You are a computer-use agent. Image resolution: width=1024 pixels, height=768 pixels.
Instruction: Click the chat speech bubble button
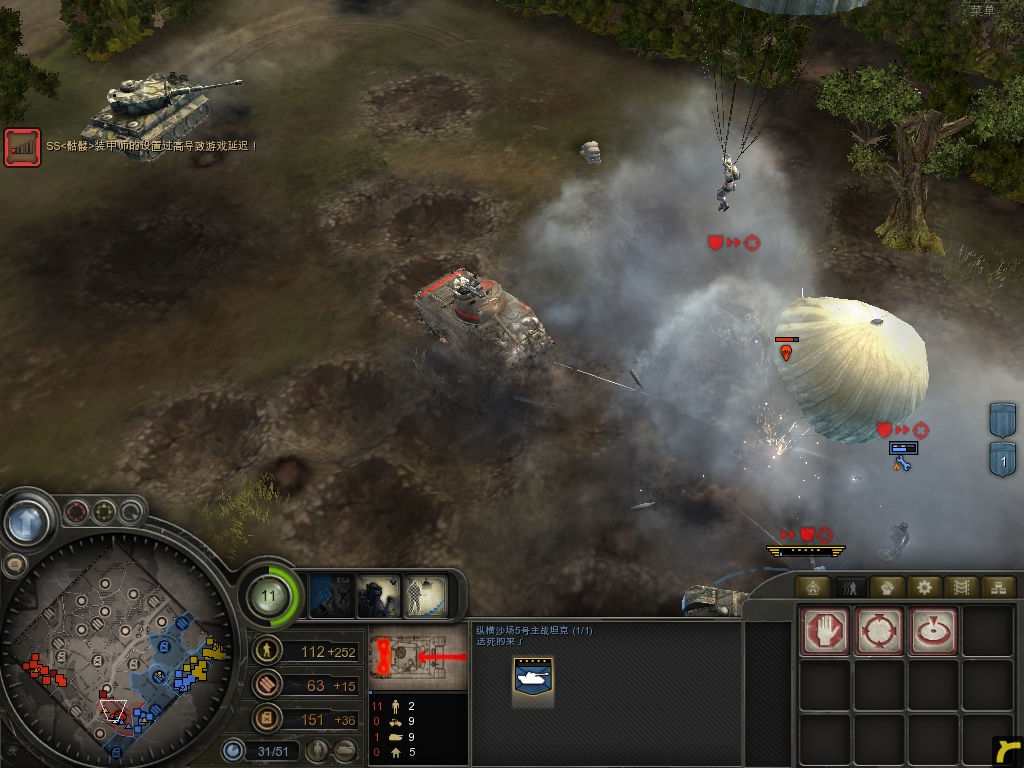coord(15,565)
